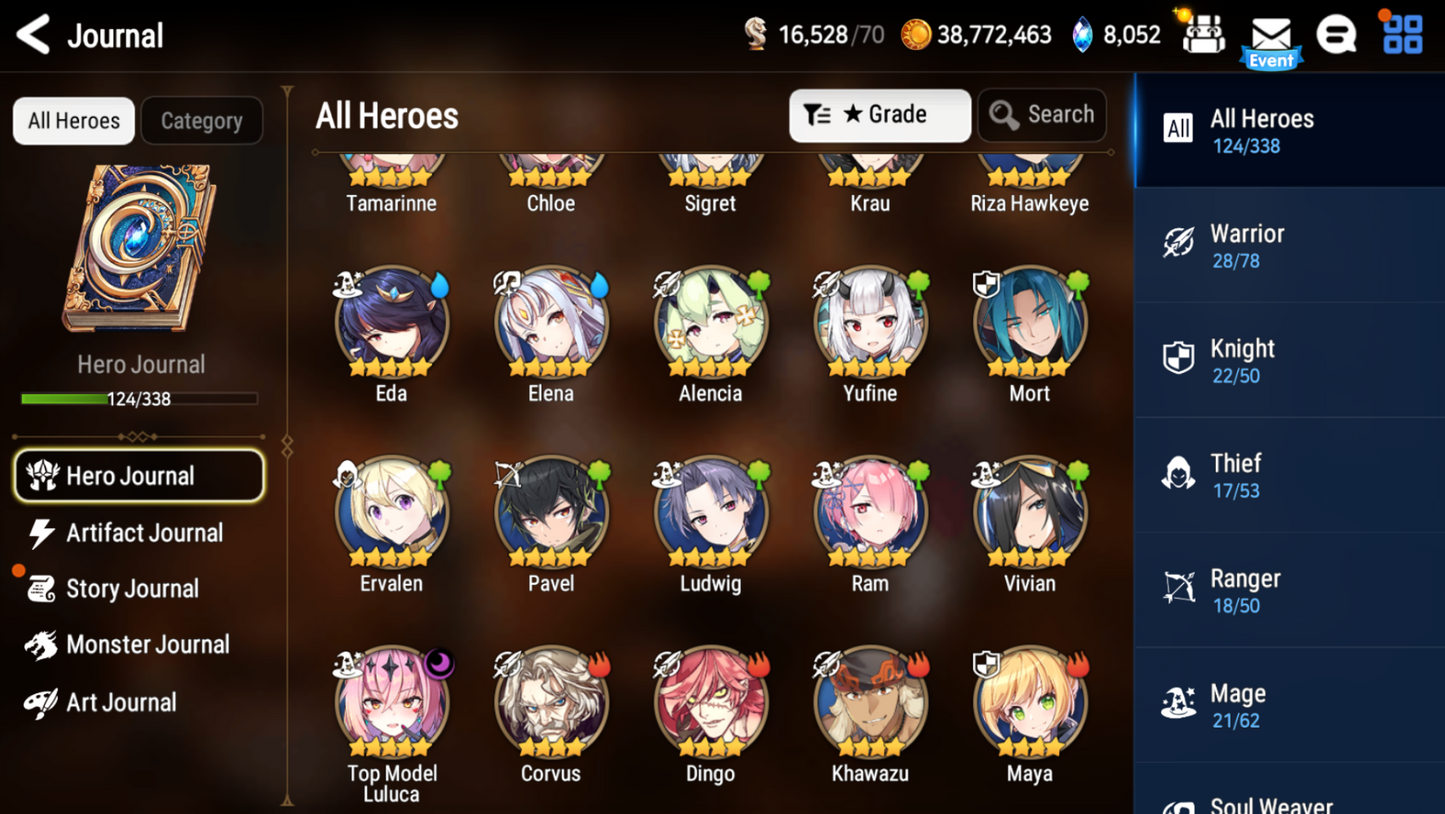1445x814 pixels.
Task: Select the Mage class filter
Action: point(1289,705)
